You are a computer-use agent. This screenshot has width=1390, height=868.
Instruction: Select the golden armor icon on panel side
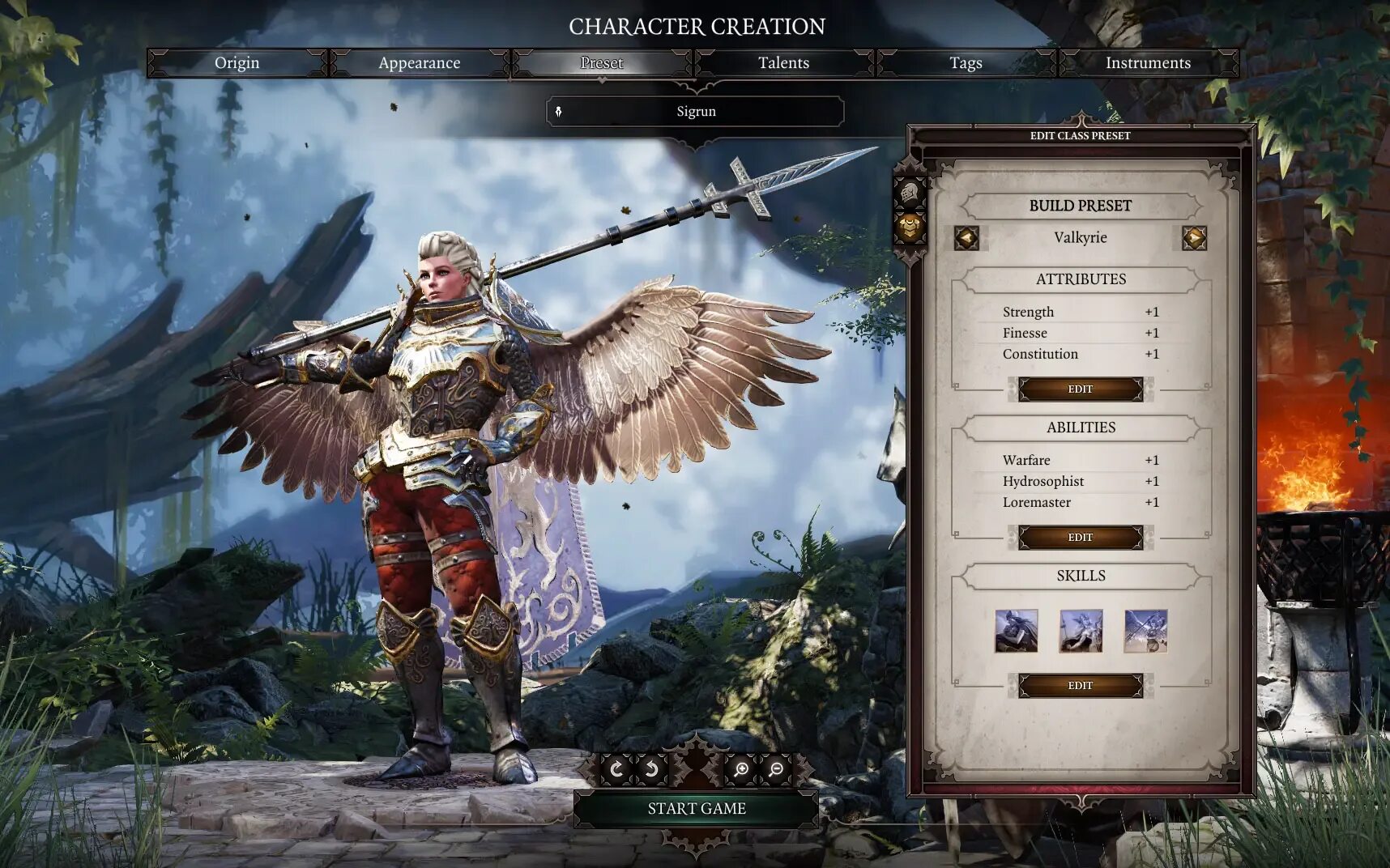(910, 228)
